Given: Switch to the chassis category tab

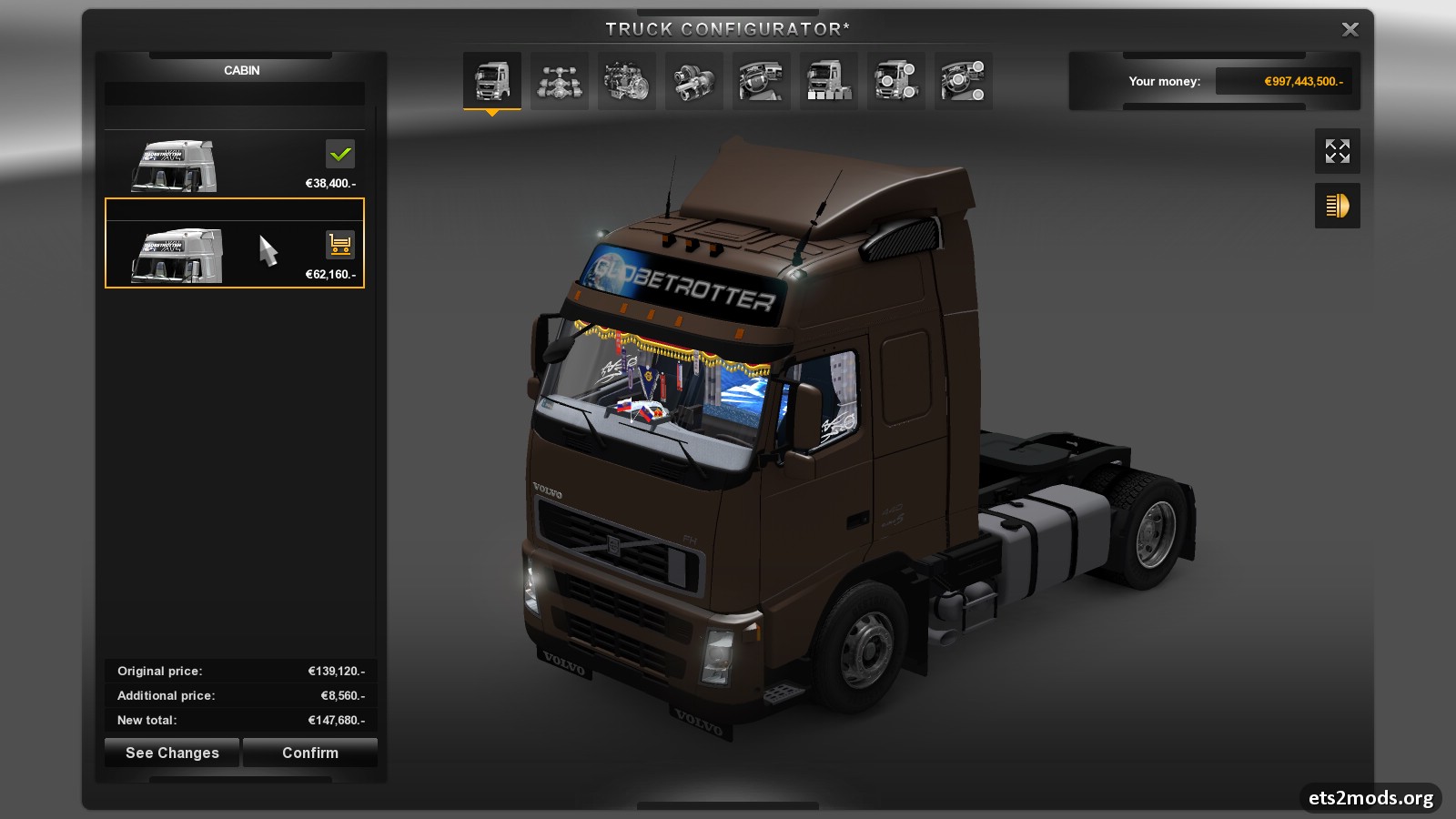Looking at the screenshot, I should point(559,81).
